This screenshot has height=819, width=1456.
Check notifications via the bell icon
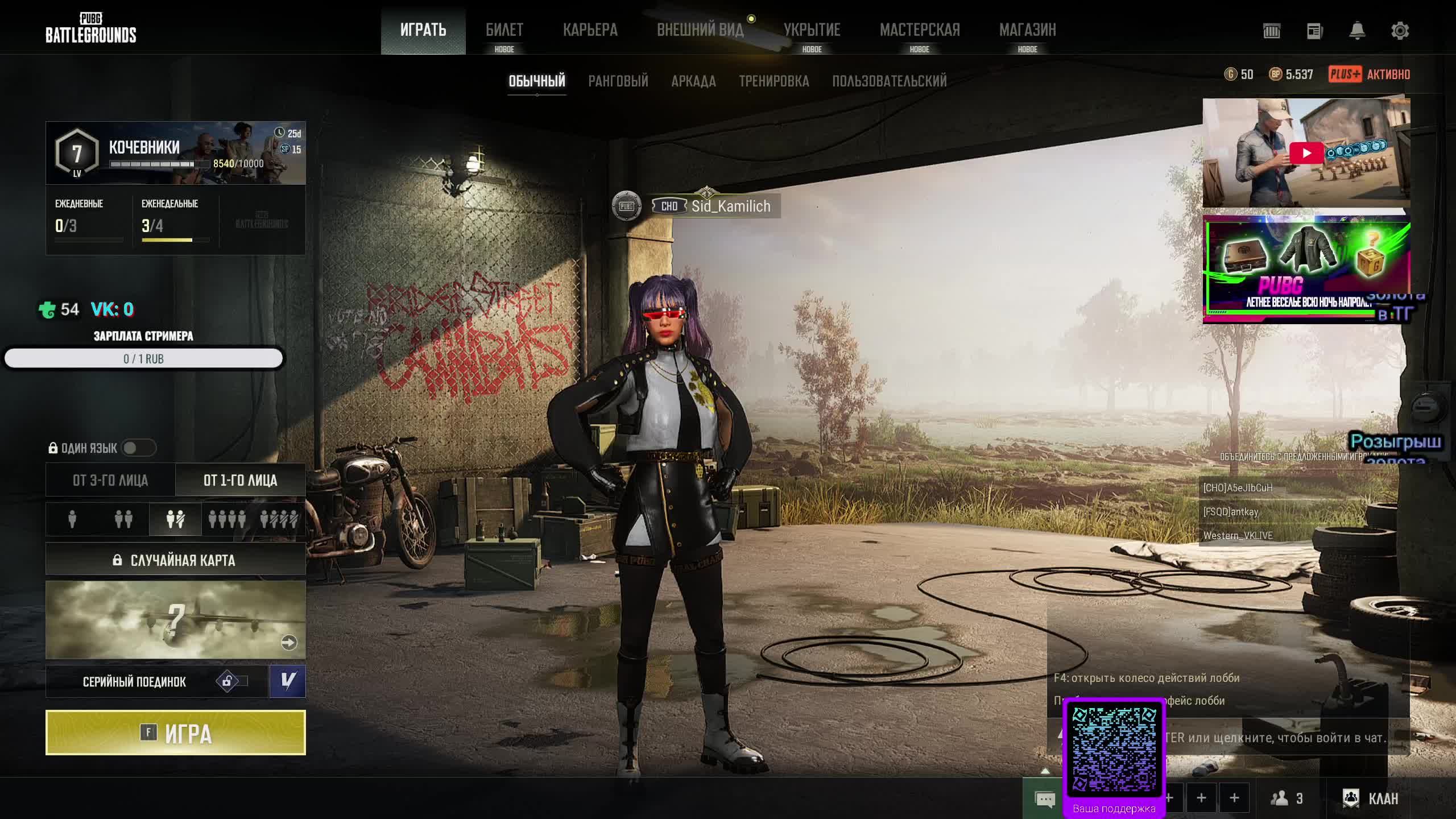click(x=1357, y=31)
